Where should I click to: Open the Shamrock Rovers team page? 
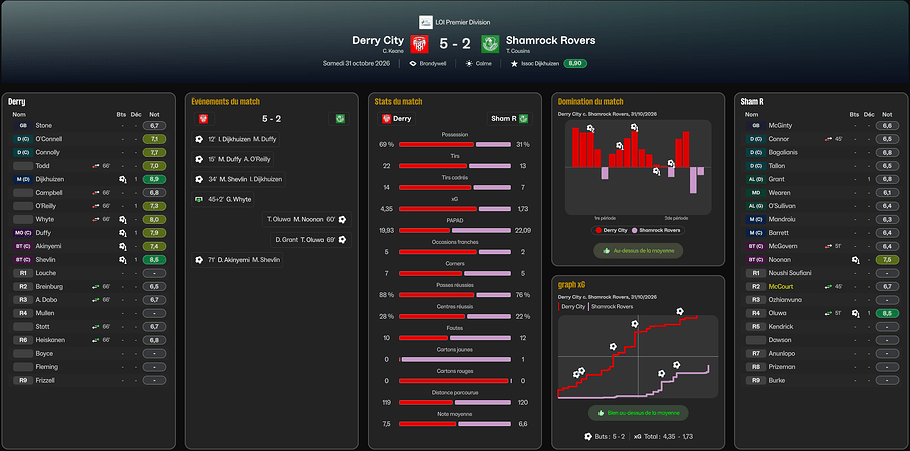coord(550,40)
